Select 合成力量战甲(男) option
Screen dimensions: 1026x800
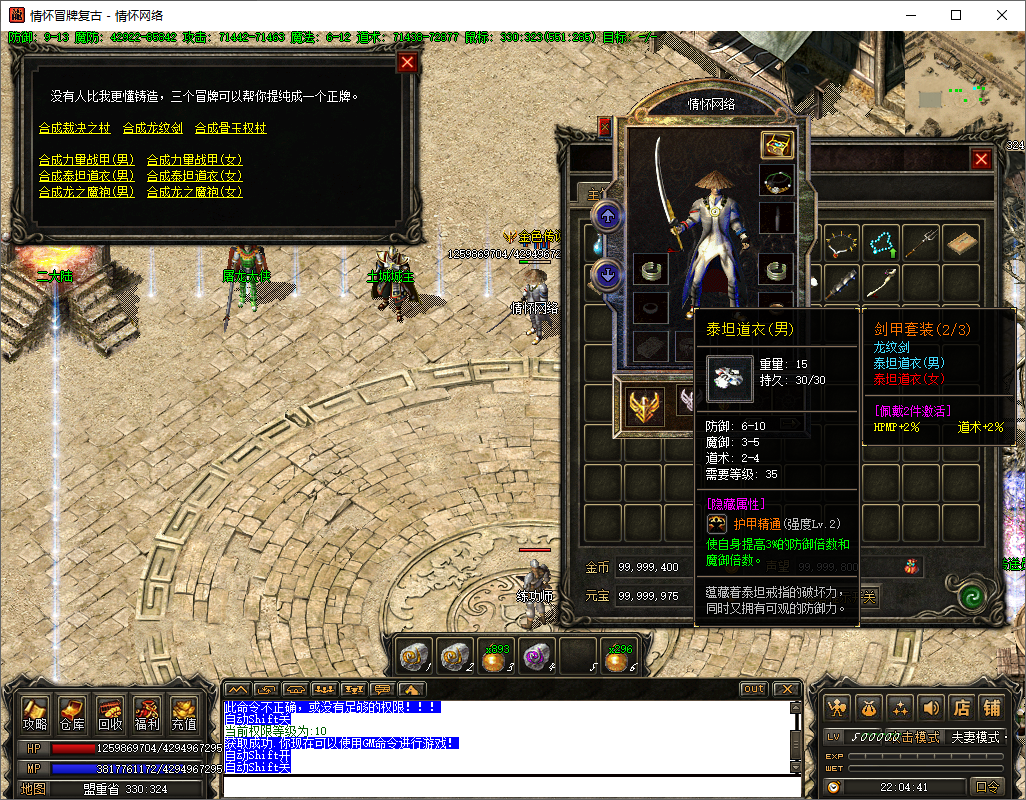tap(86, 160)
